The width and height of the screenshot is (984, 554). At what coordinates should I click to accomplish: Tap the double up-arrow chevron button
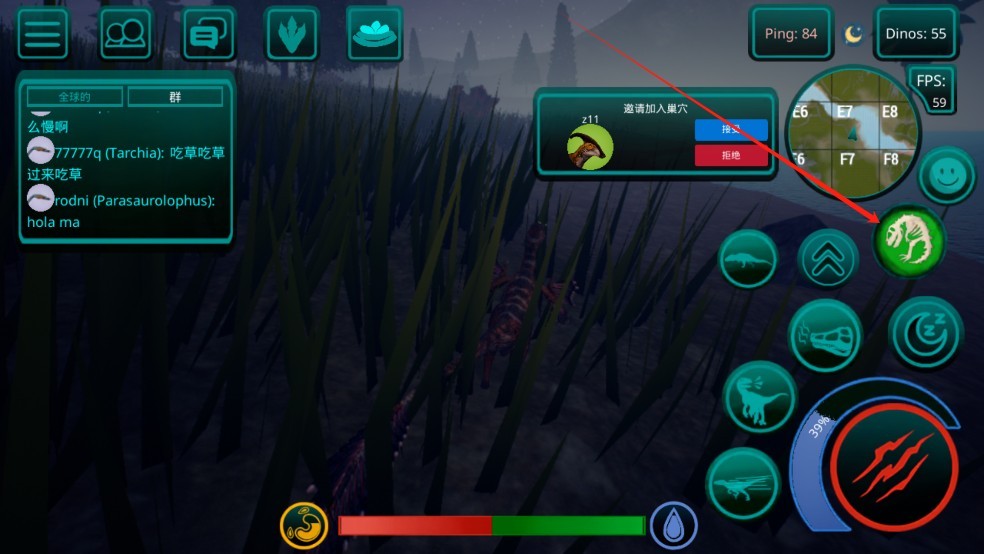(x=828, y=259)
